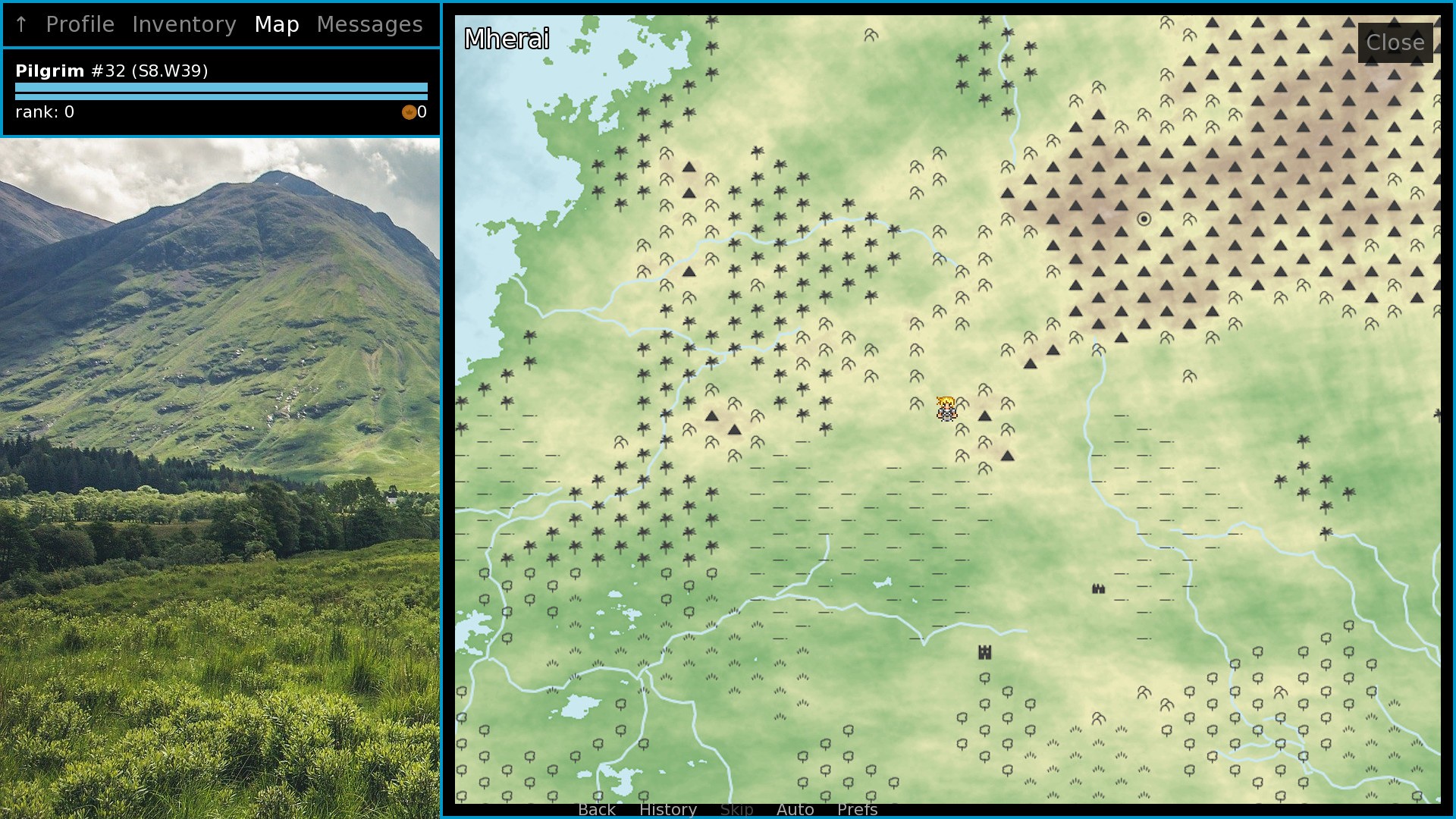This screenshot has width=1456, height=819.
Task: Click the Mherai map title label
Action: 507,39
